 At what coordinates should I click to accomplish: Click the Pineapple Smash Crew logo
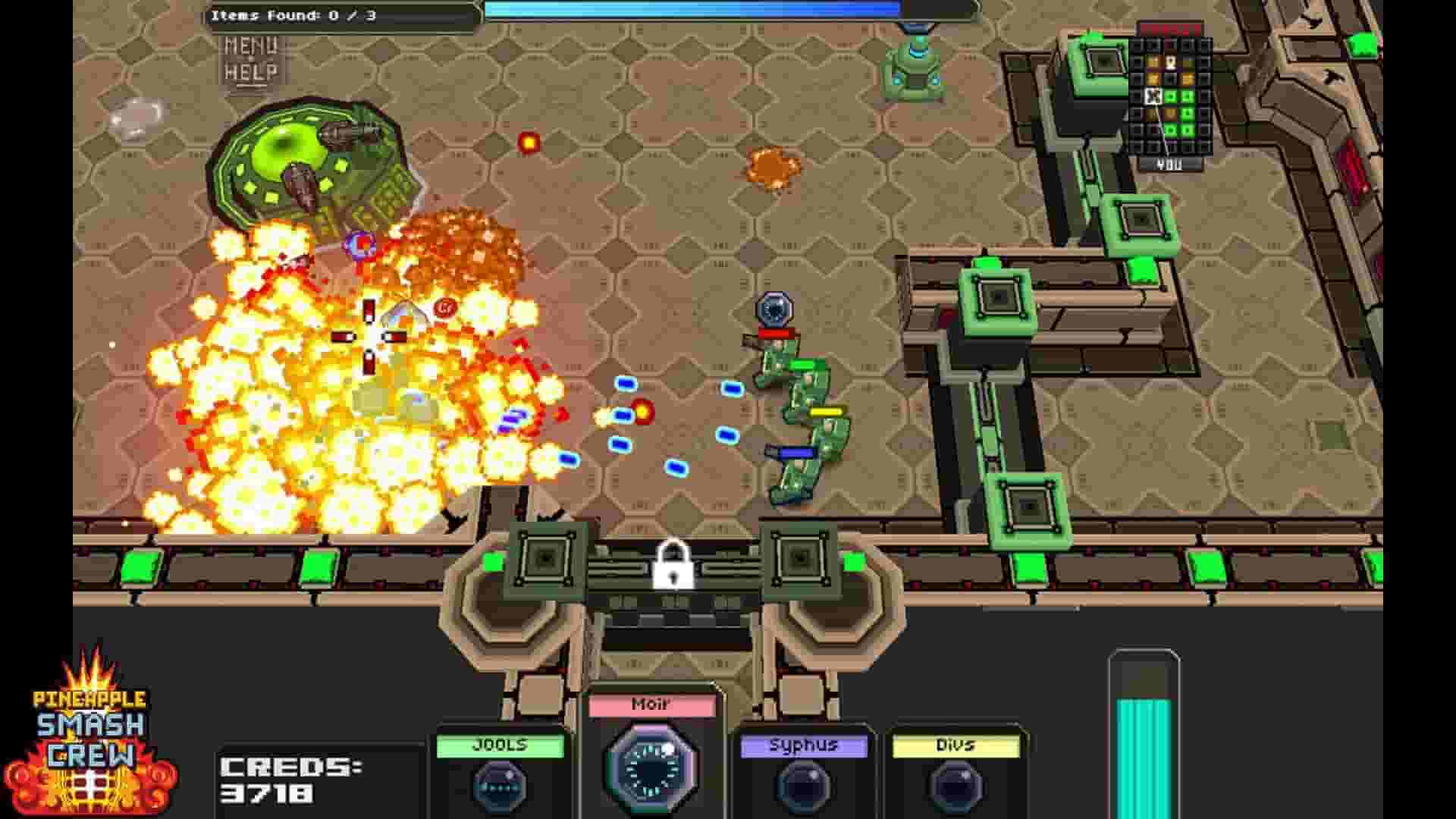click(91, 751)
